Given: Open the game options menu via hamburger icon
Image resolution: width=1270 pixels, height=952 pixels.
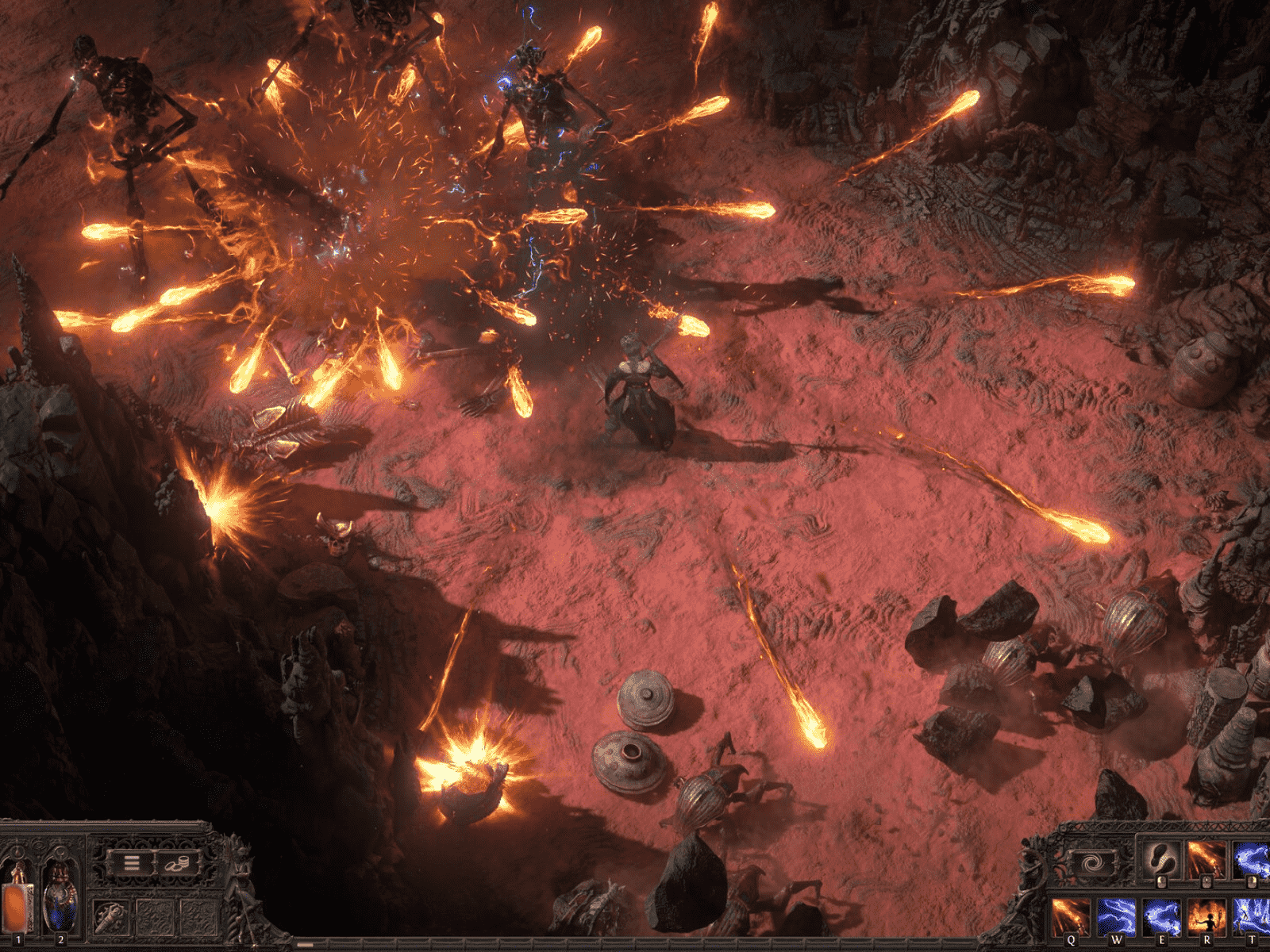Looking at the screenshot, I should (132, 862).
